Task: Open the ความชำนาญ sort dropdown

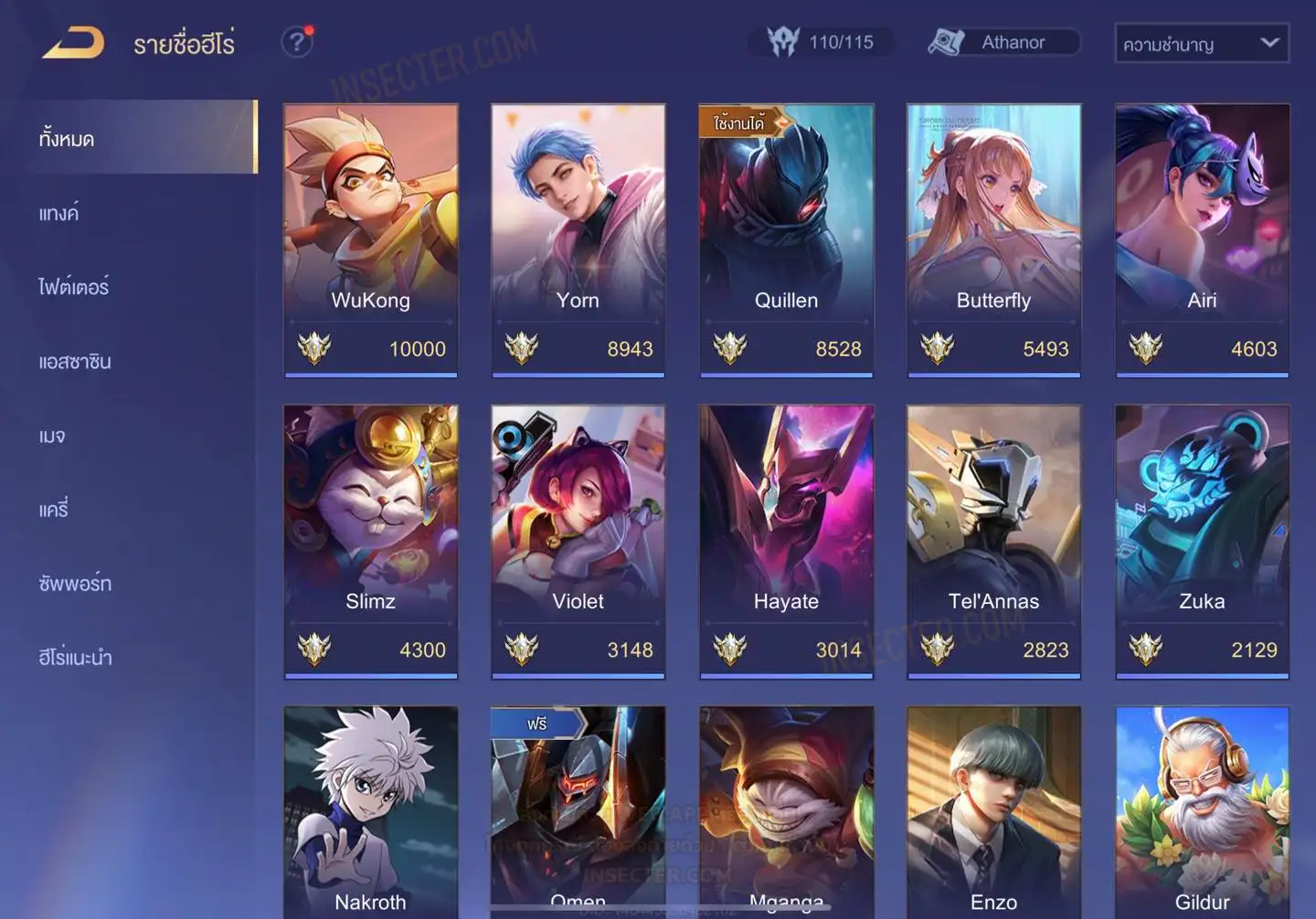Action: 1201,43
